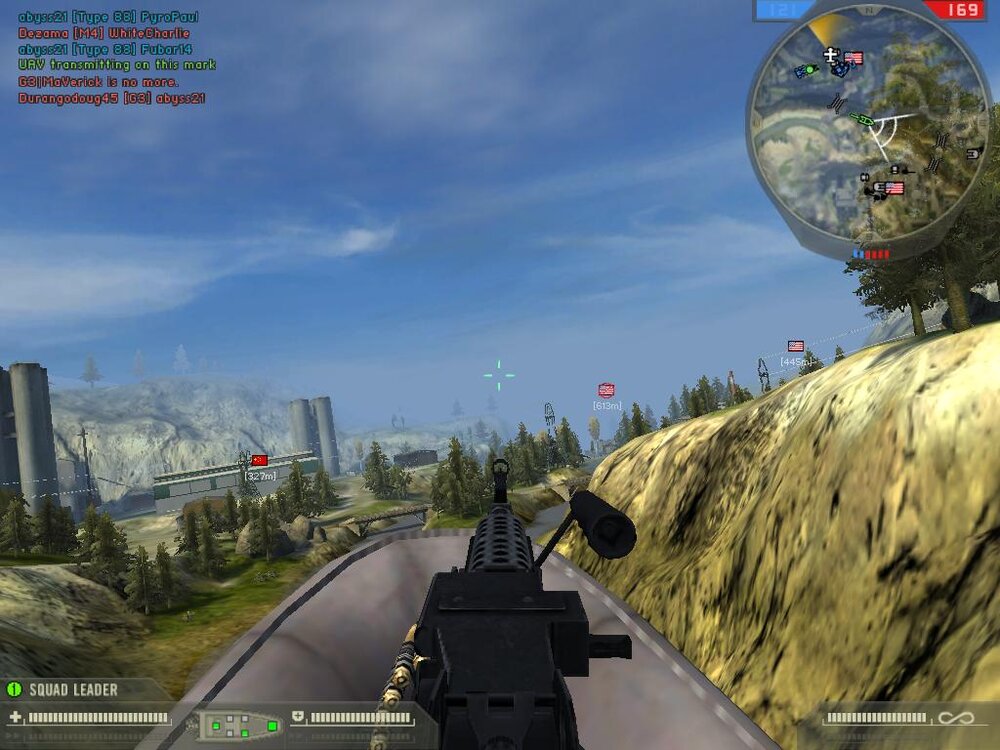
Task: Click the red objective marker at 613m
Action: 606,390
